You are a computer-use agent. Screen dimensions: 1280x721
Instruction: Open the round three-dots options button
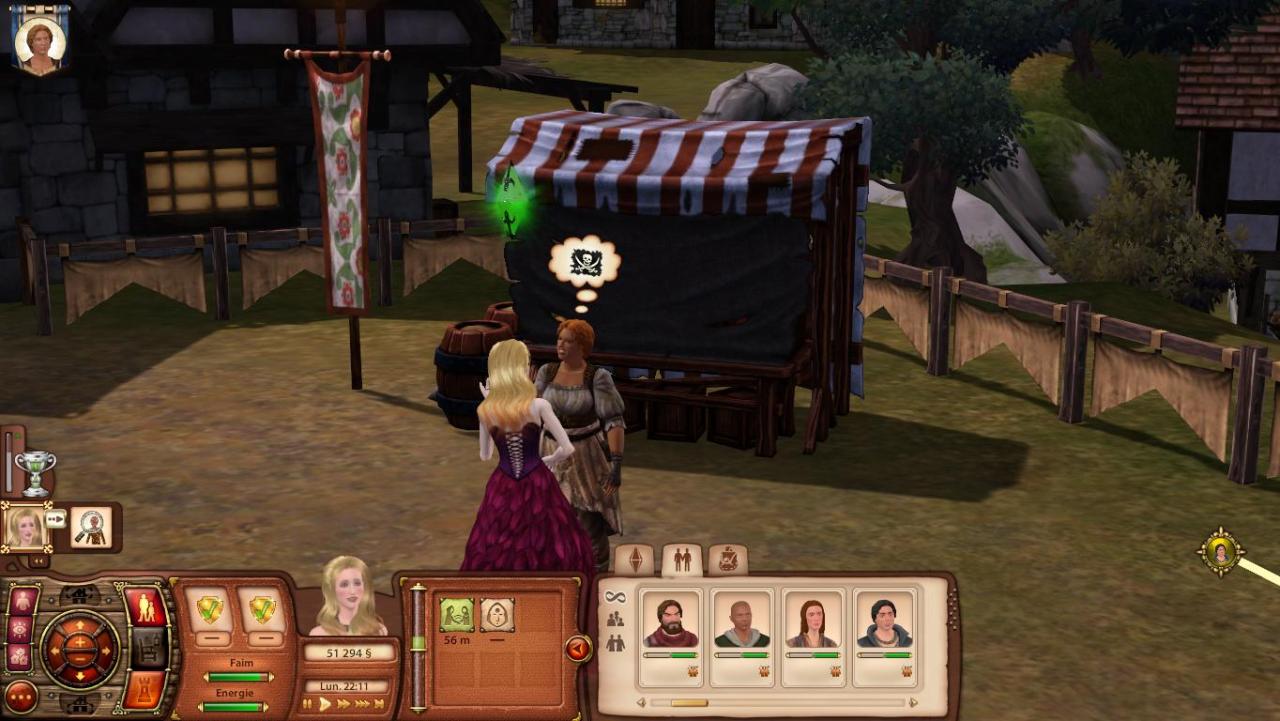coord(20,696)
